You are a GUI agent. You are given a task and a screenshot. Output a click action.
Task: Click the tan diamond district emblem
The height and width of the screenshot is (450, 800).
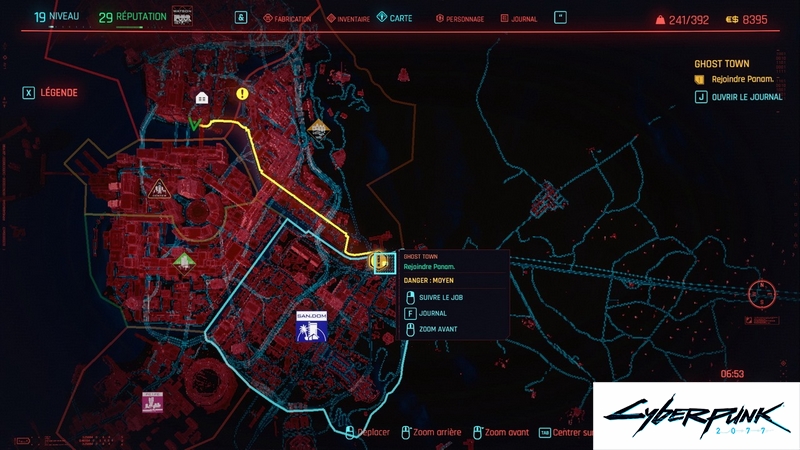(319, 126)
